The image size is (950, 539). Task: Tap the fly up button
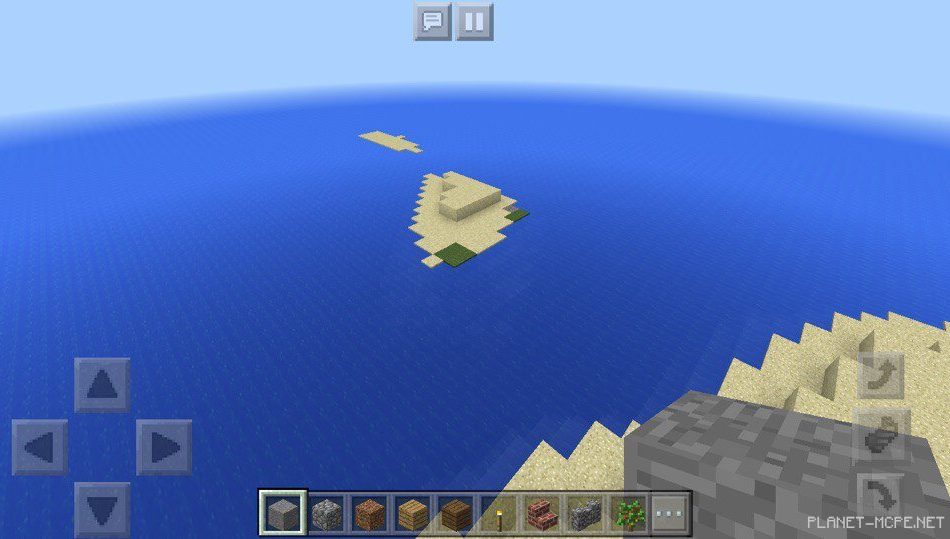coord(881,375)
